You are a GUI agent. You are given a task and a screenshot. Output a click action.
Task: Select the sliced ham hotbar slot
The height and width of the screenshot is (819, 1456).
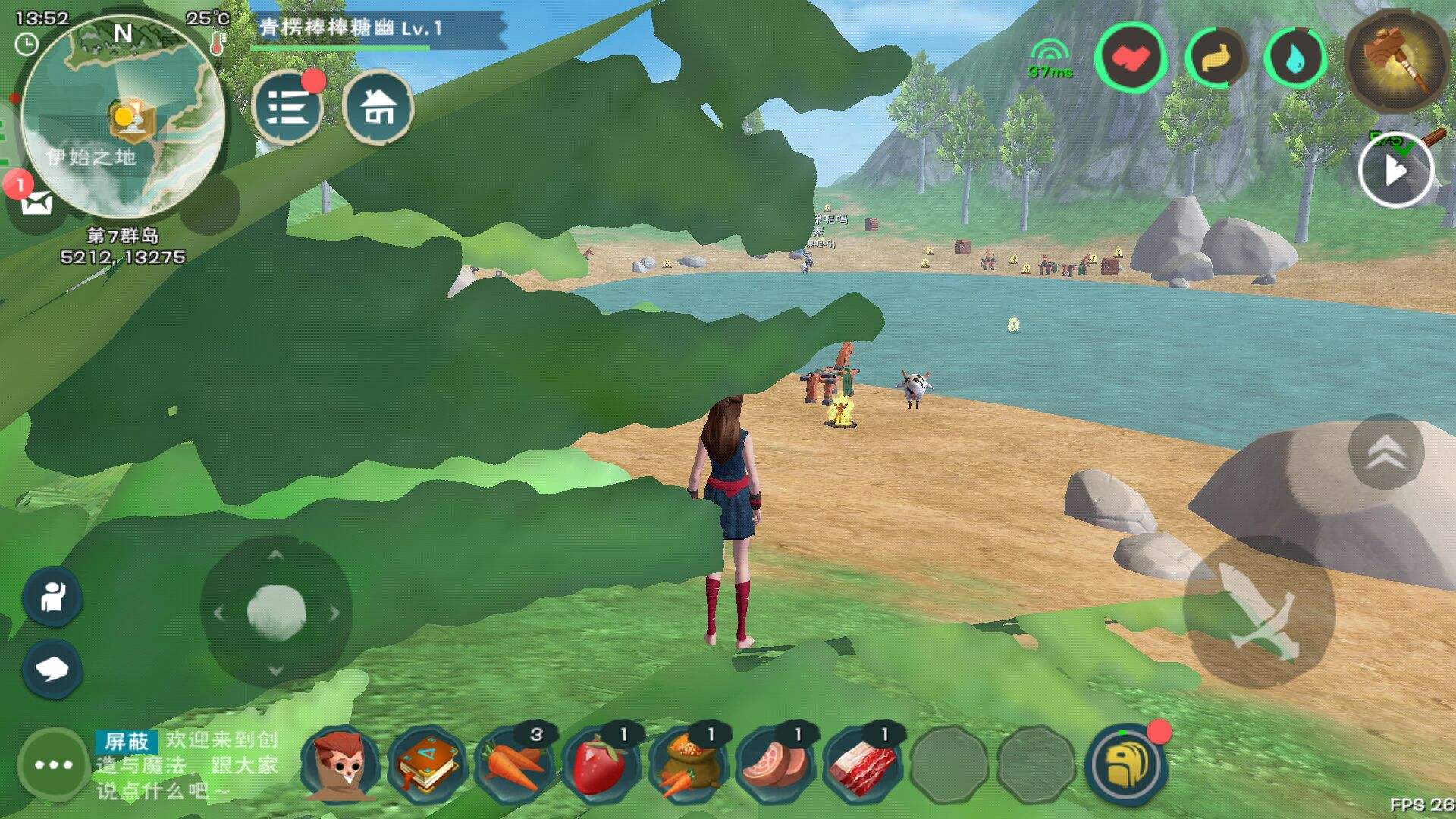click(x=774, y=764)
